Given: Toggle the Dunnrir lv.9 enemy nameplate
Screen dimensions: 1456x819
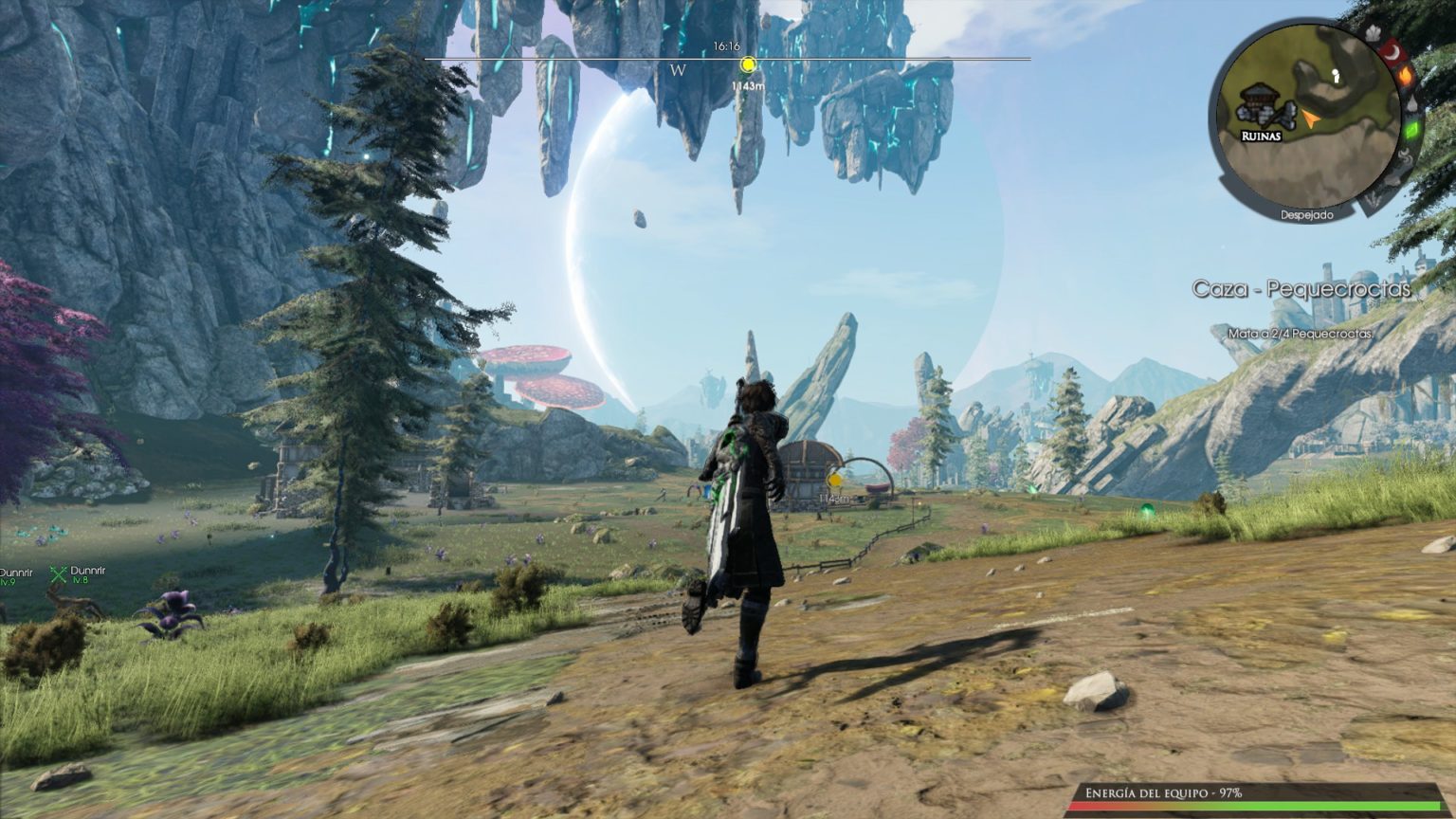Looking at the screenshot, I should point(17,573).
